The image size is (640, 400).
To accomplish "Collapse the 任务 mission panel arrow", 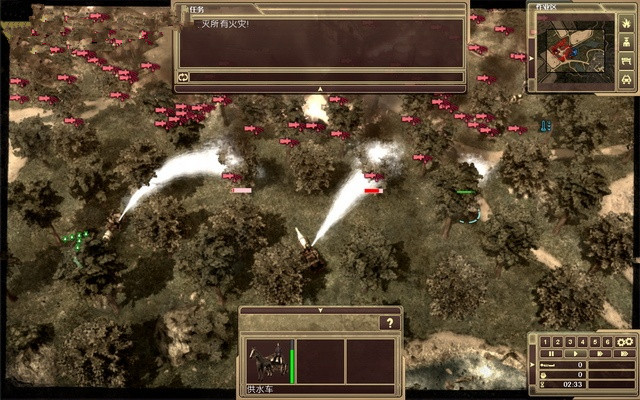I will pos(320,89).
